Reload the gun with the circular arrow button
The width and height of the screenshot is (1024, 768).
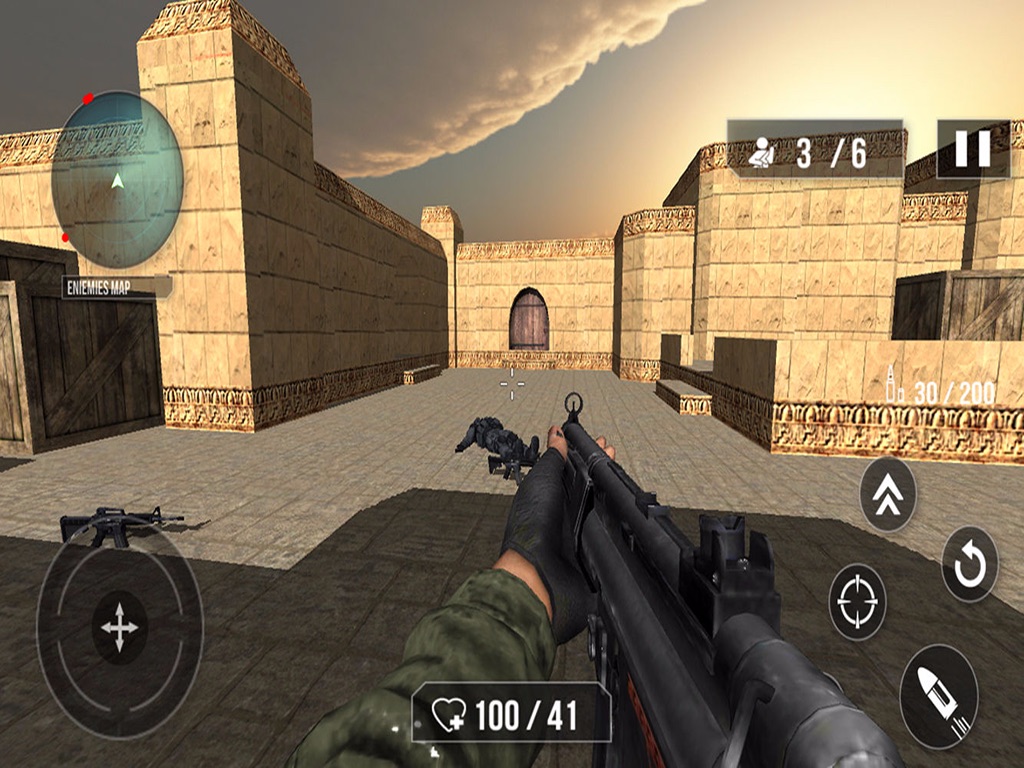pos(969,564)
